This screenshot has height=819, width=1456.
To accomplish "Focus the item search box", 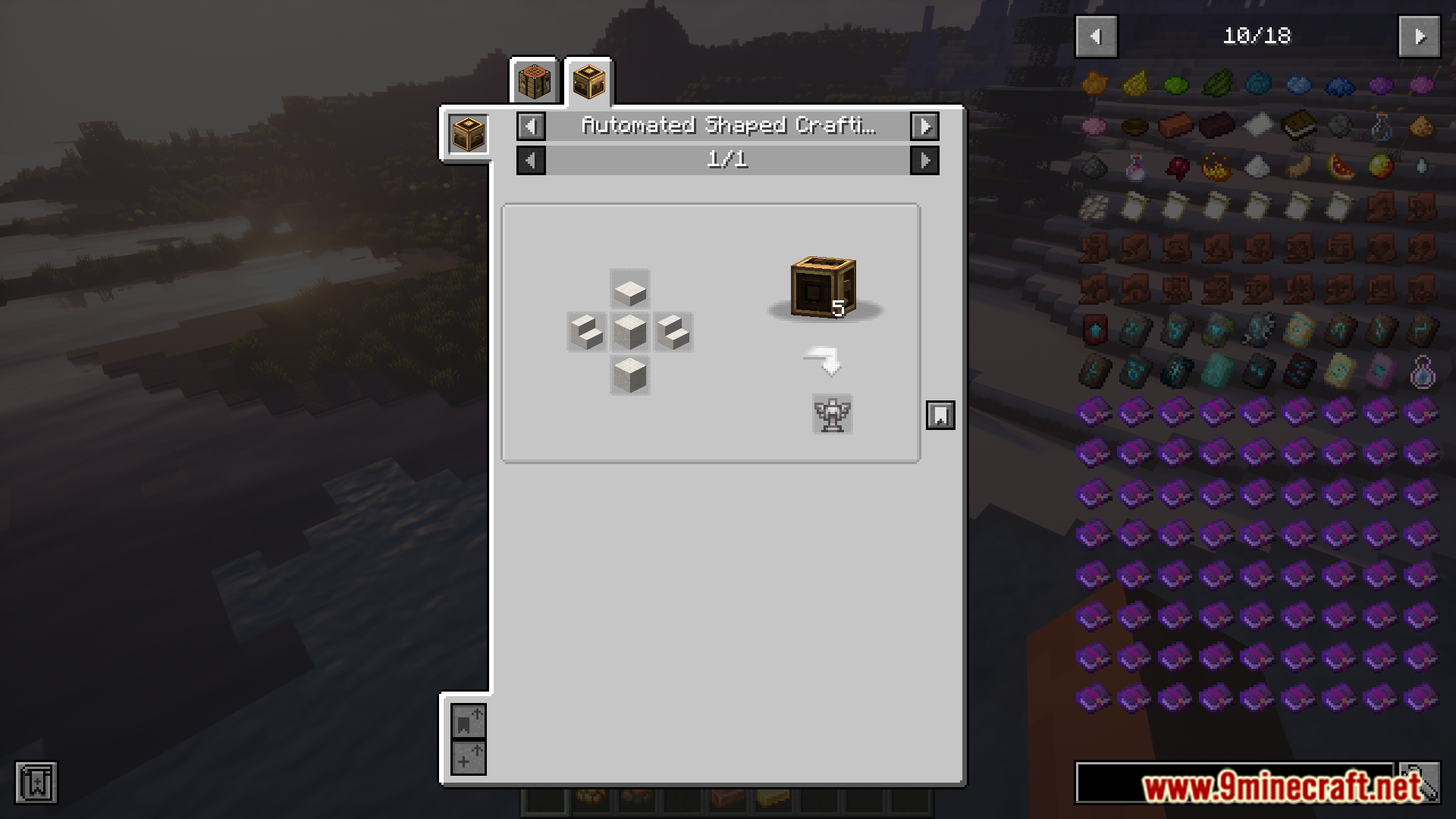I will 1234,783.
